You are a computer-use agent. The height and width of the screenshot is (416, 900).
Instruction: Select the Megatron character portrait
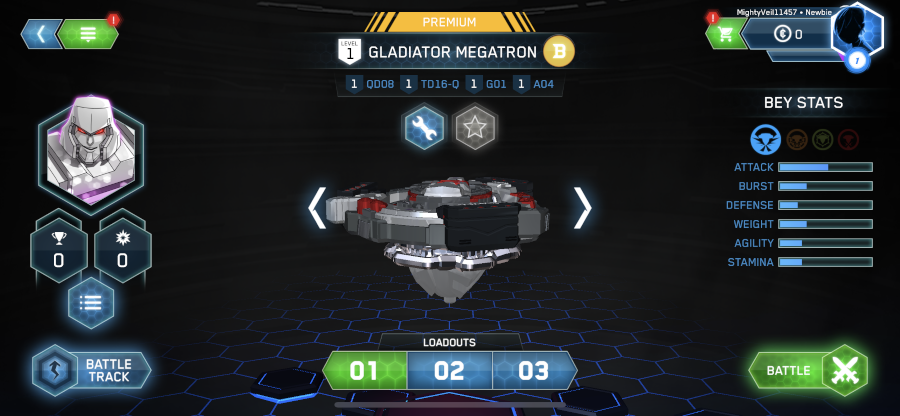(90, 152)
